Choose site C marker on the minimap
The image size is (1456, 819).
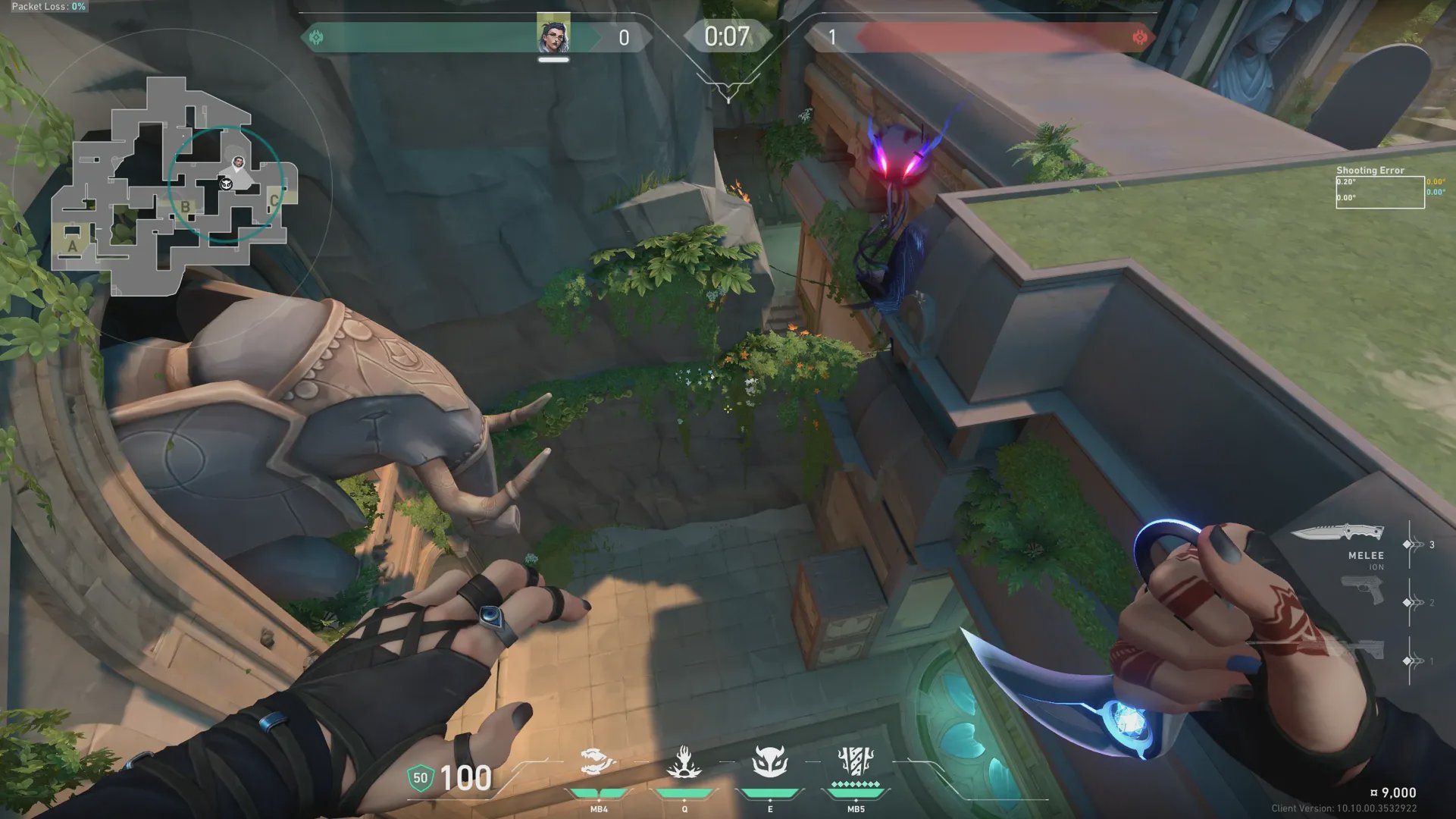pos(274,201)
